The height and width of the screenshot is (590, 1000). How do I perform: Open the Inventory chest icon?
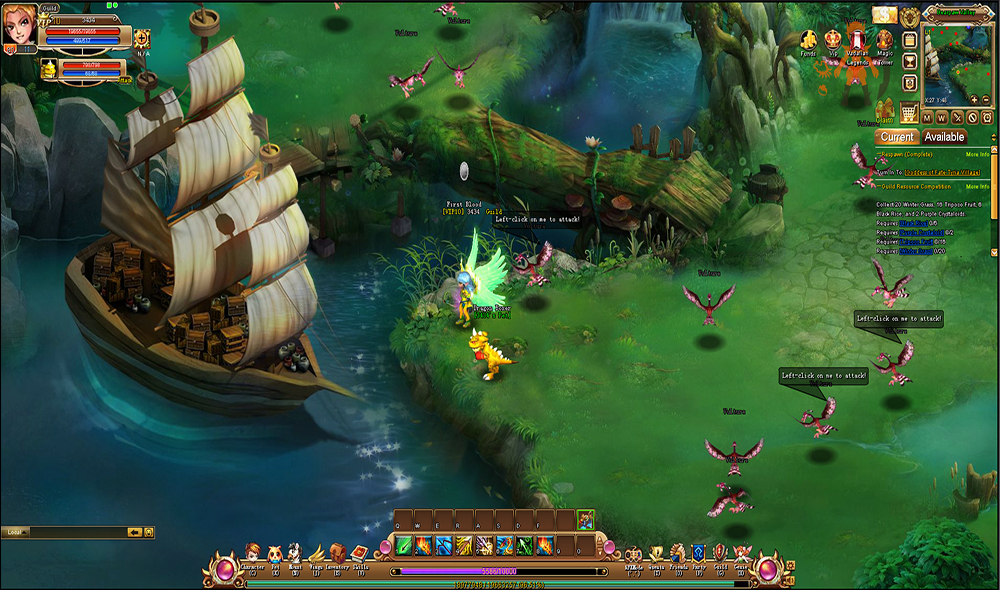click(337, 553)
